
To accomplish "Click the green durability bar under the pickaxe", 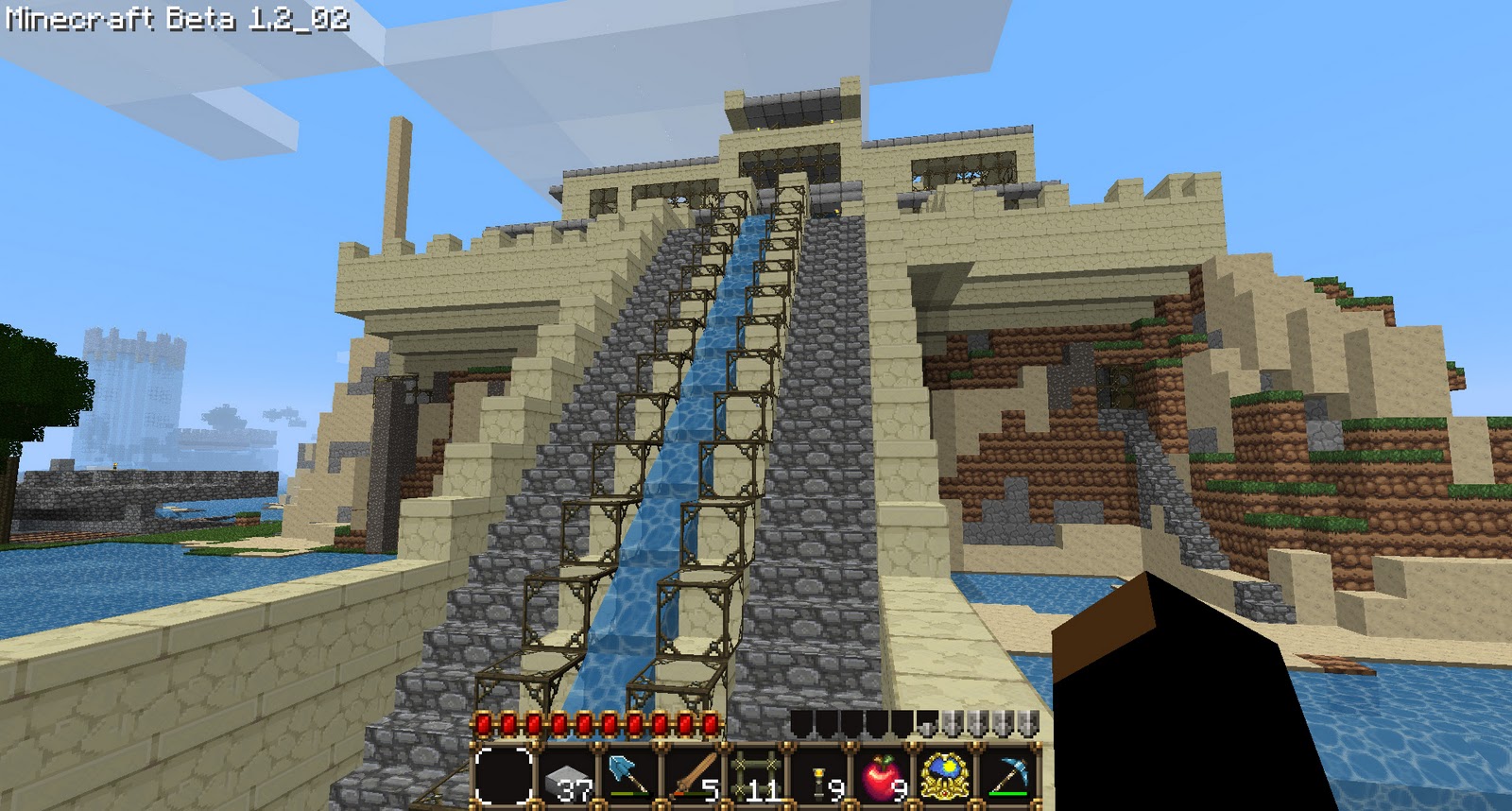I will pyautogui.click(x=1005, y=795).
